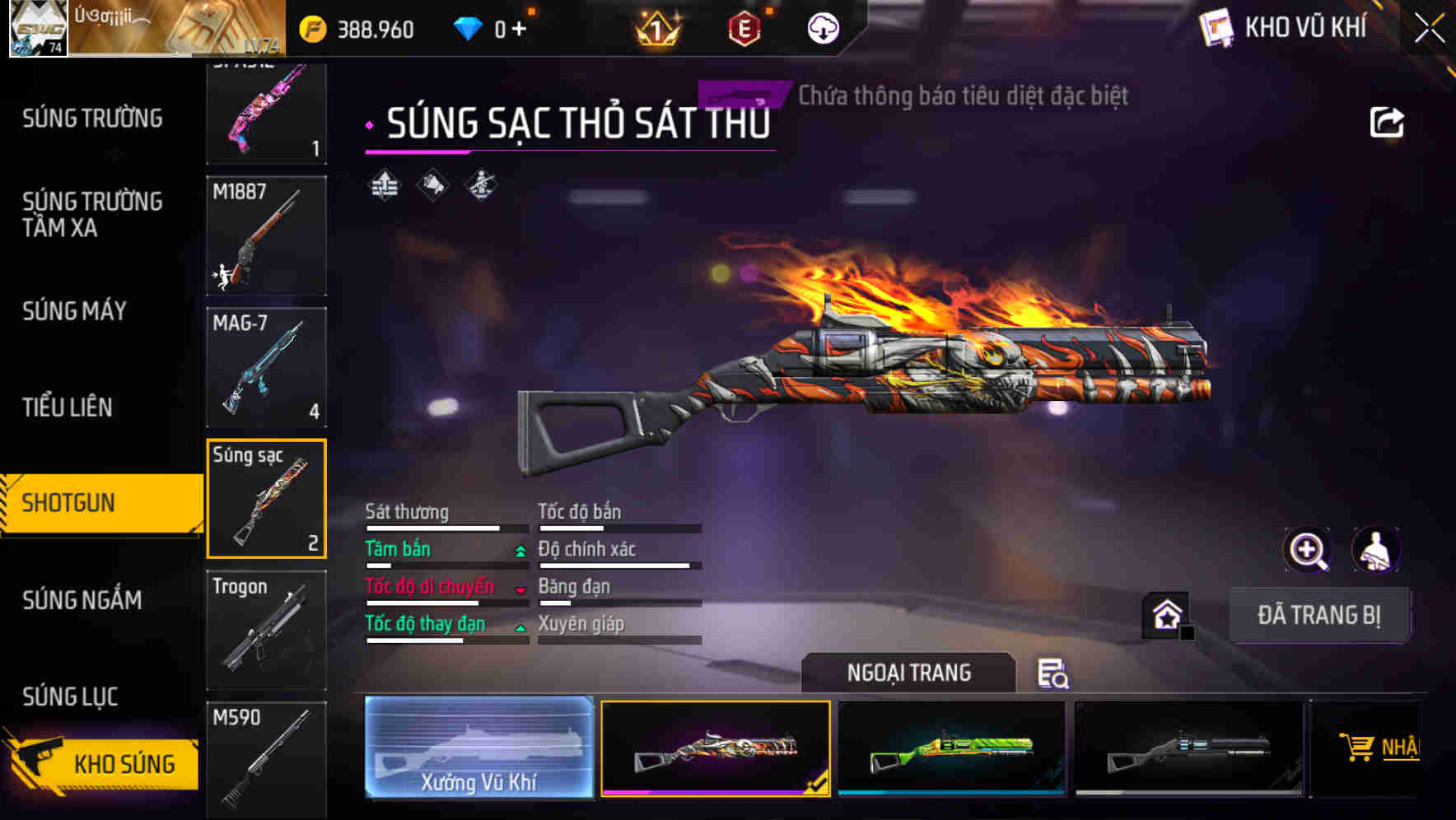
Task: Open the magnifier zoom preview icon
Action: 1307,550
